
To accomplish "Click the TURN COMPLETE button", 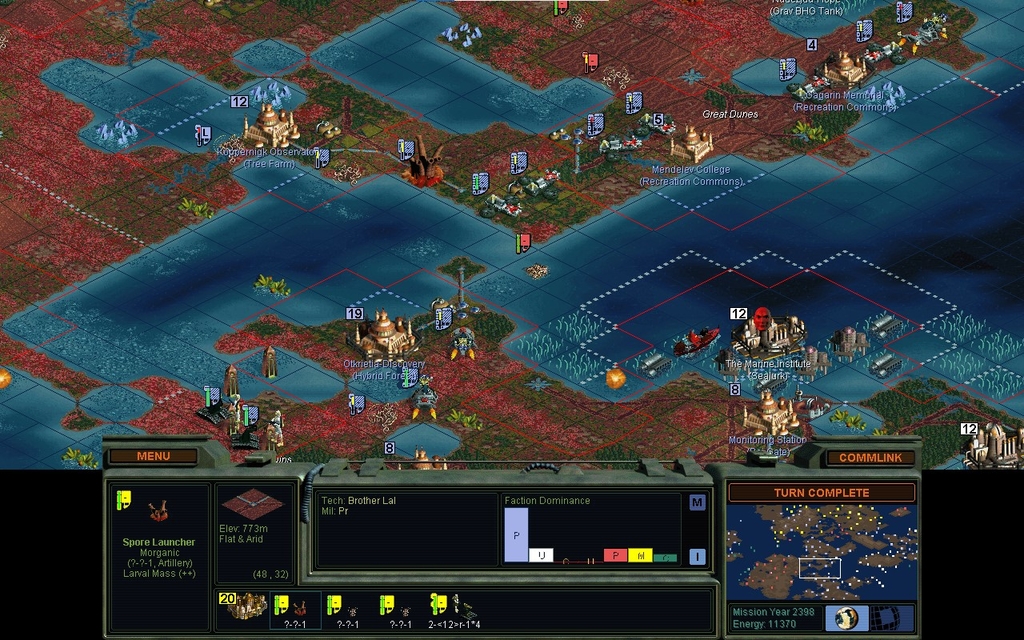I will point(821,493).
